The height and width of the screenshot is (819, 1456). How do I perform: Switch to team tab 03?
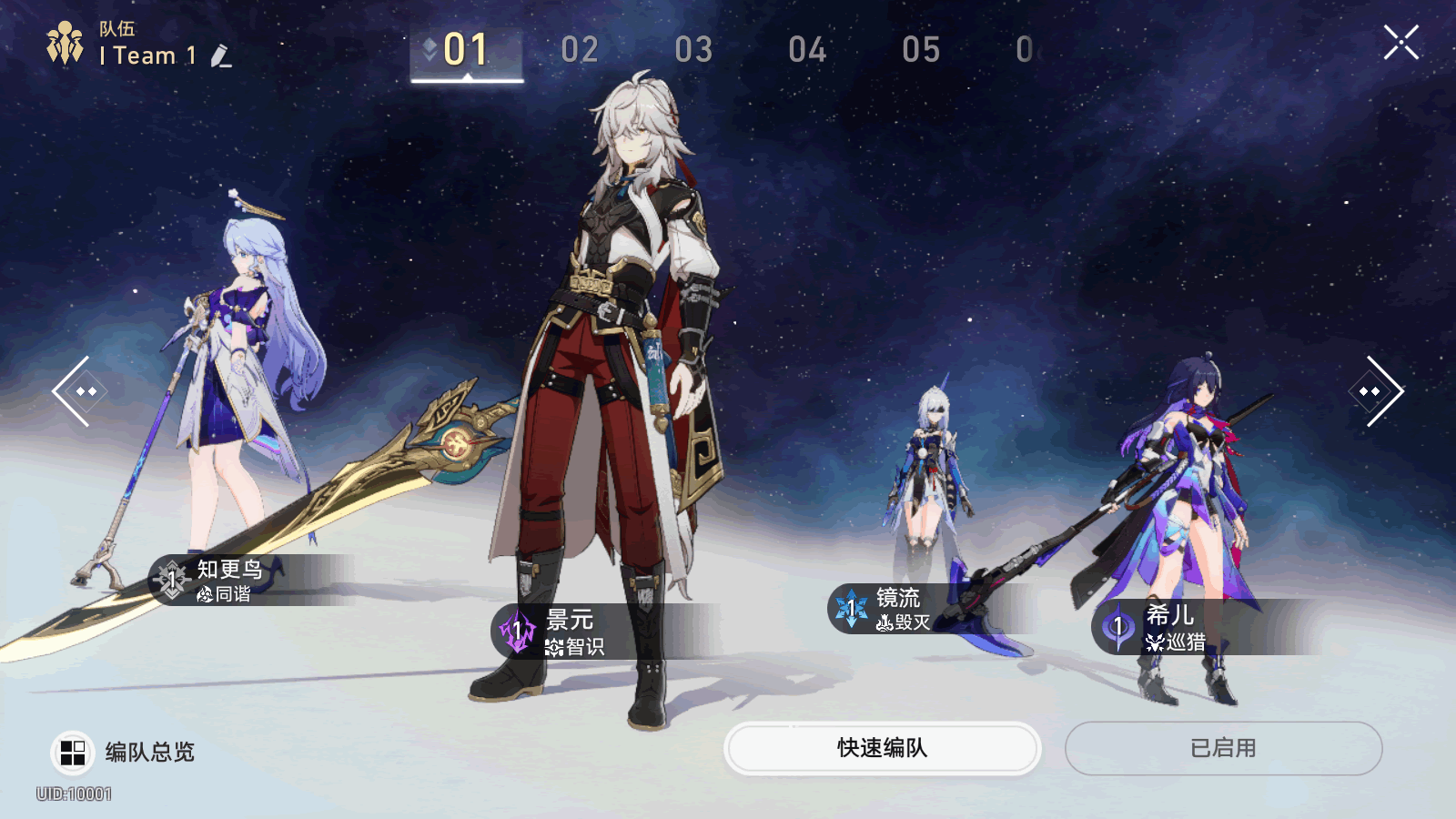[x=693, y=50]
